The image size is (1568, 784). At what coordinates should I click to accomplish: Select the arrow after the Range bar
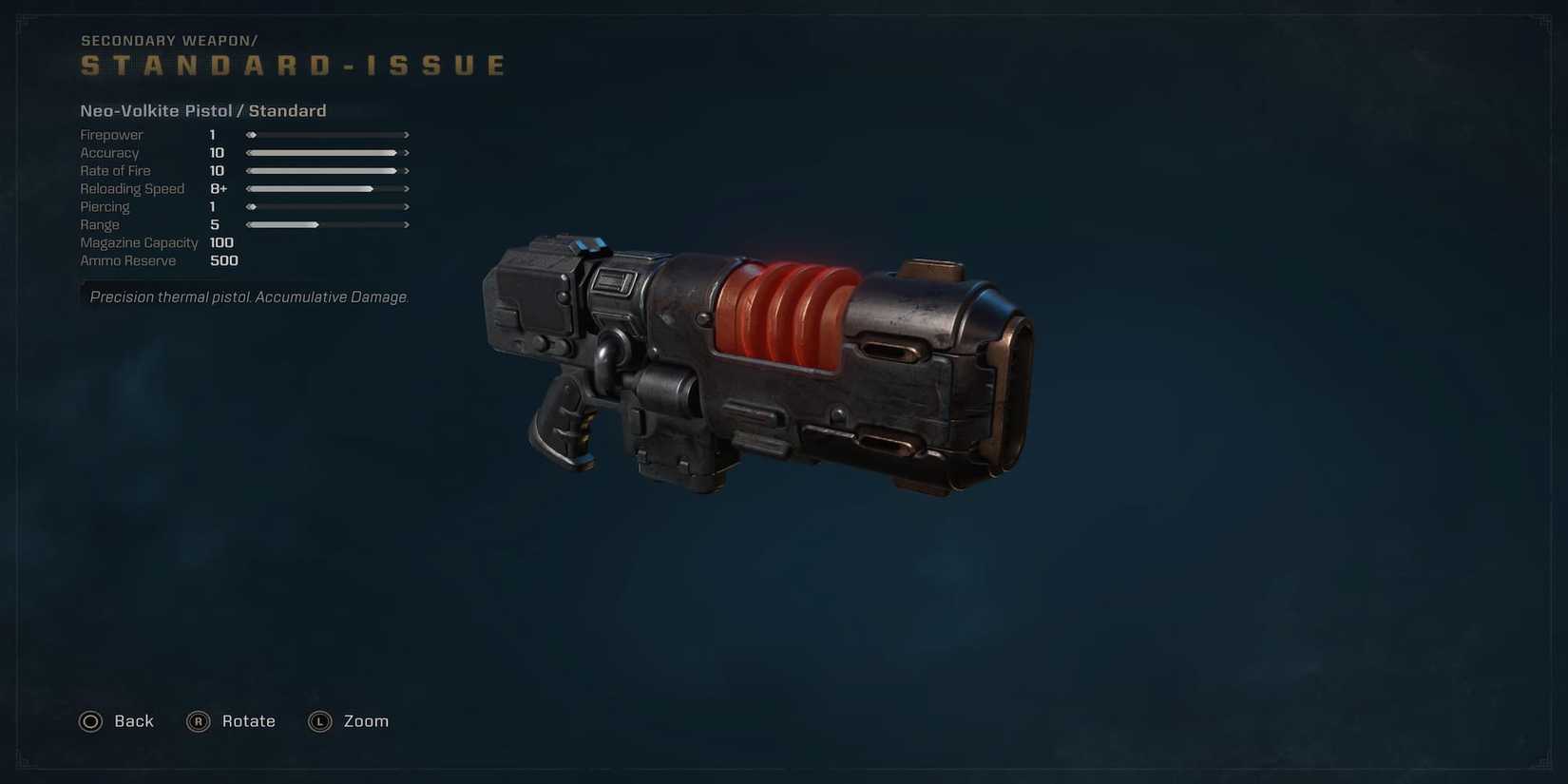coord(407,224)
